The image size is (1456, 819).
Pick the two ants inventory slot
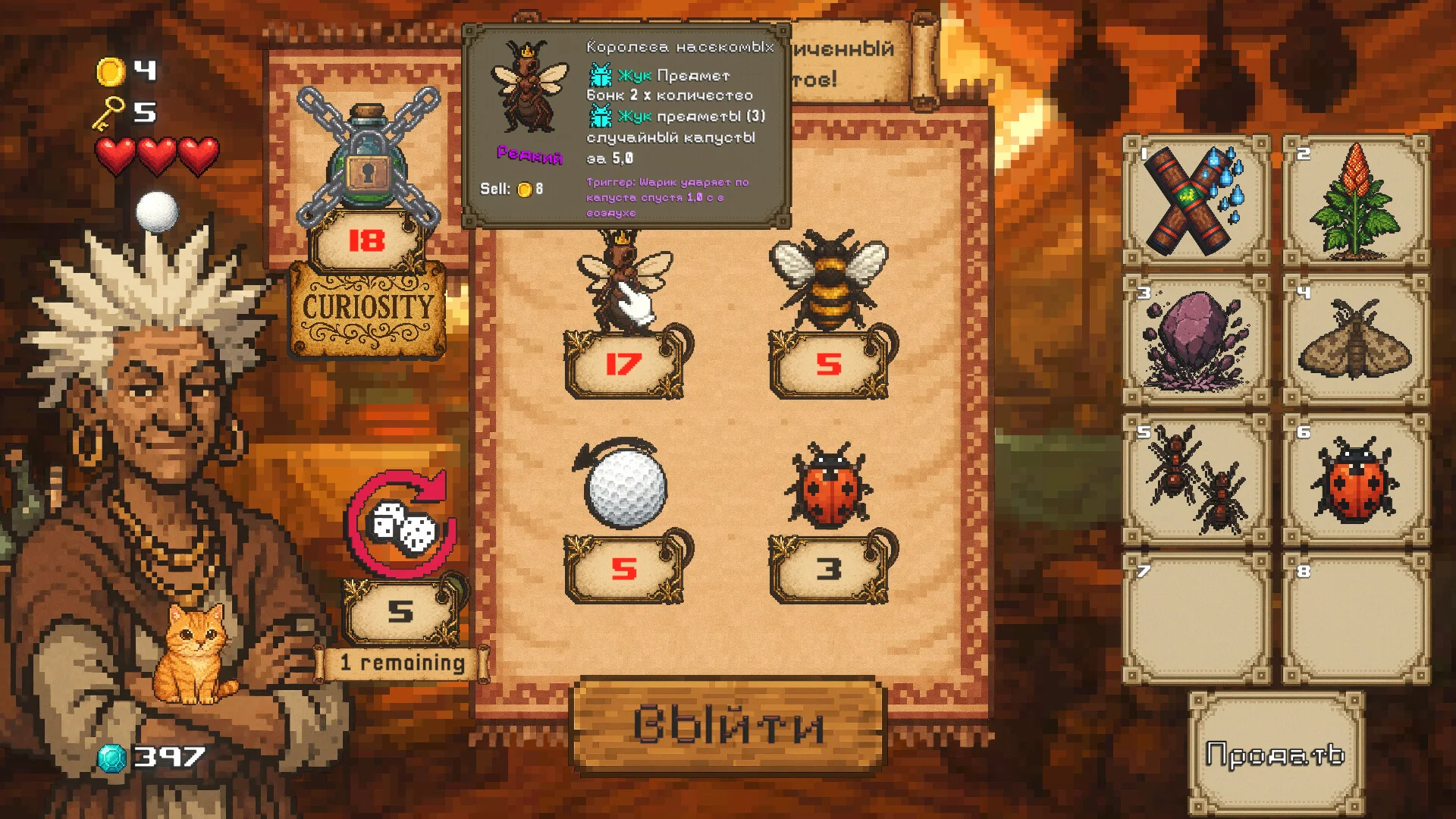coord(1196,480)
